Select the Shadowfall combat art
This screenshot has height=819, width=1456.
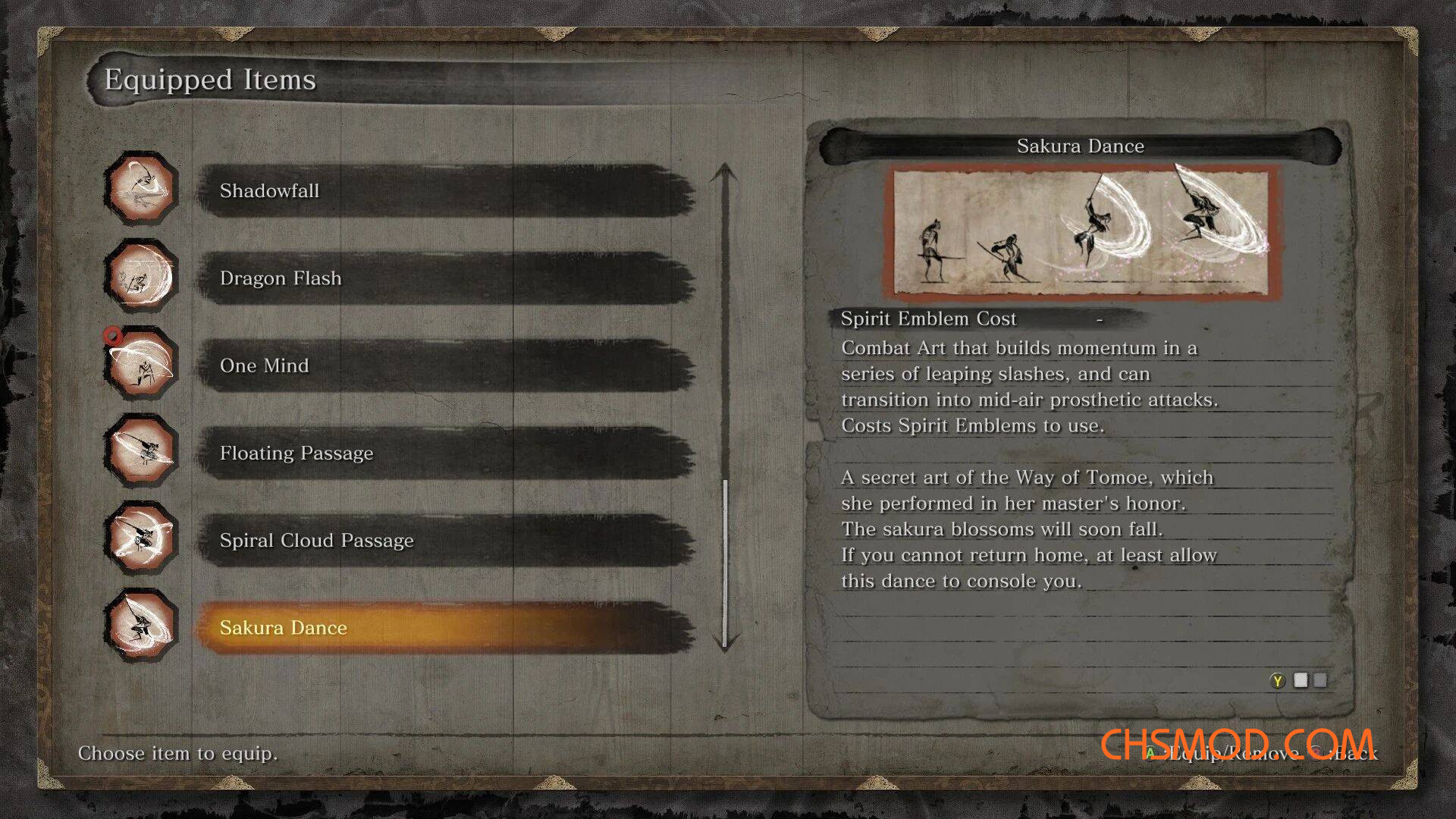(x=446, y=191)
